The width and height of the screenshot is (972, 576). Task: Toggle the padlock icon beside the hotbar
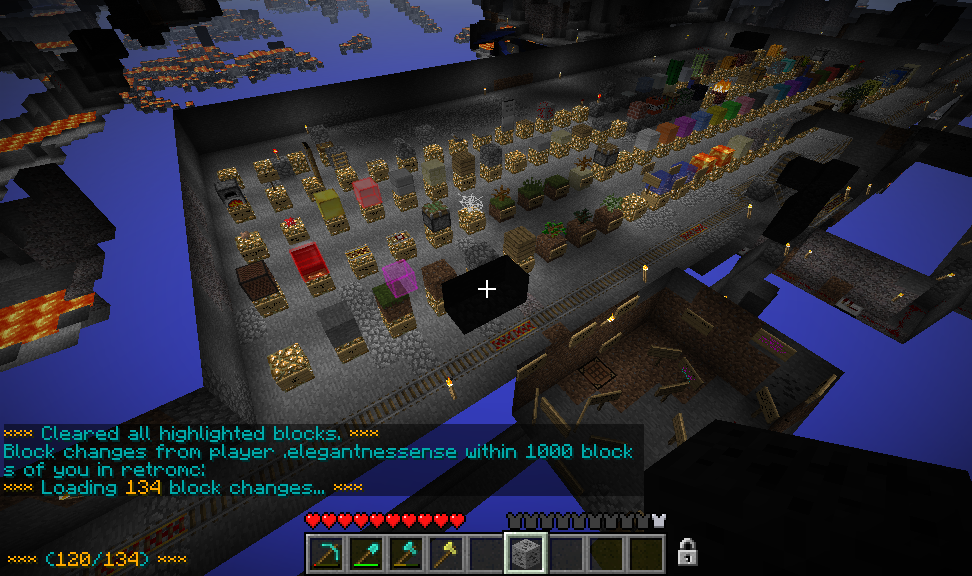click(687, 551)
